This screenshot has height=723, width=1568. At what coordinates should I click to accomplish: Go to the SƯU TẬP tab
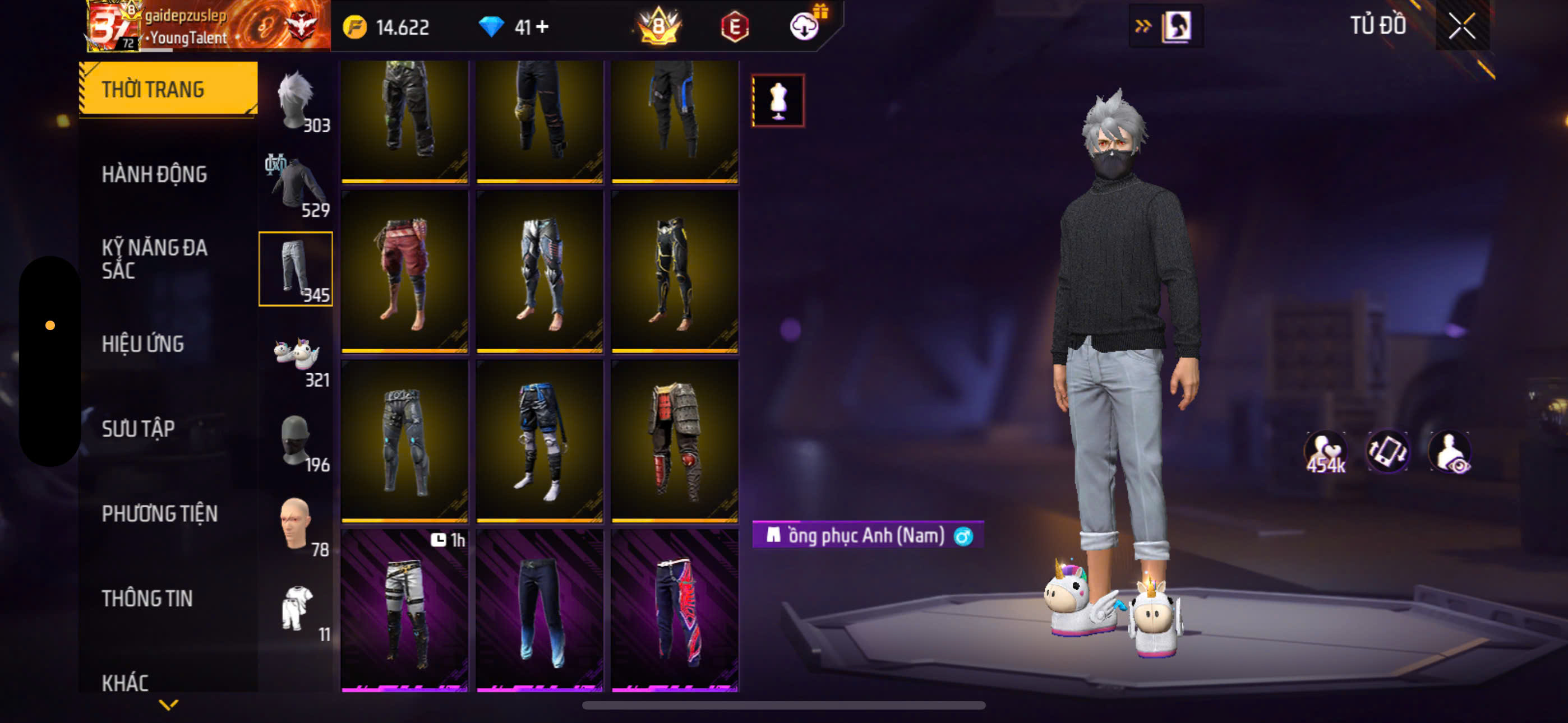(138, 428)
